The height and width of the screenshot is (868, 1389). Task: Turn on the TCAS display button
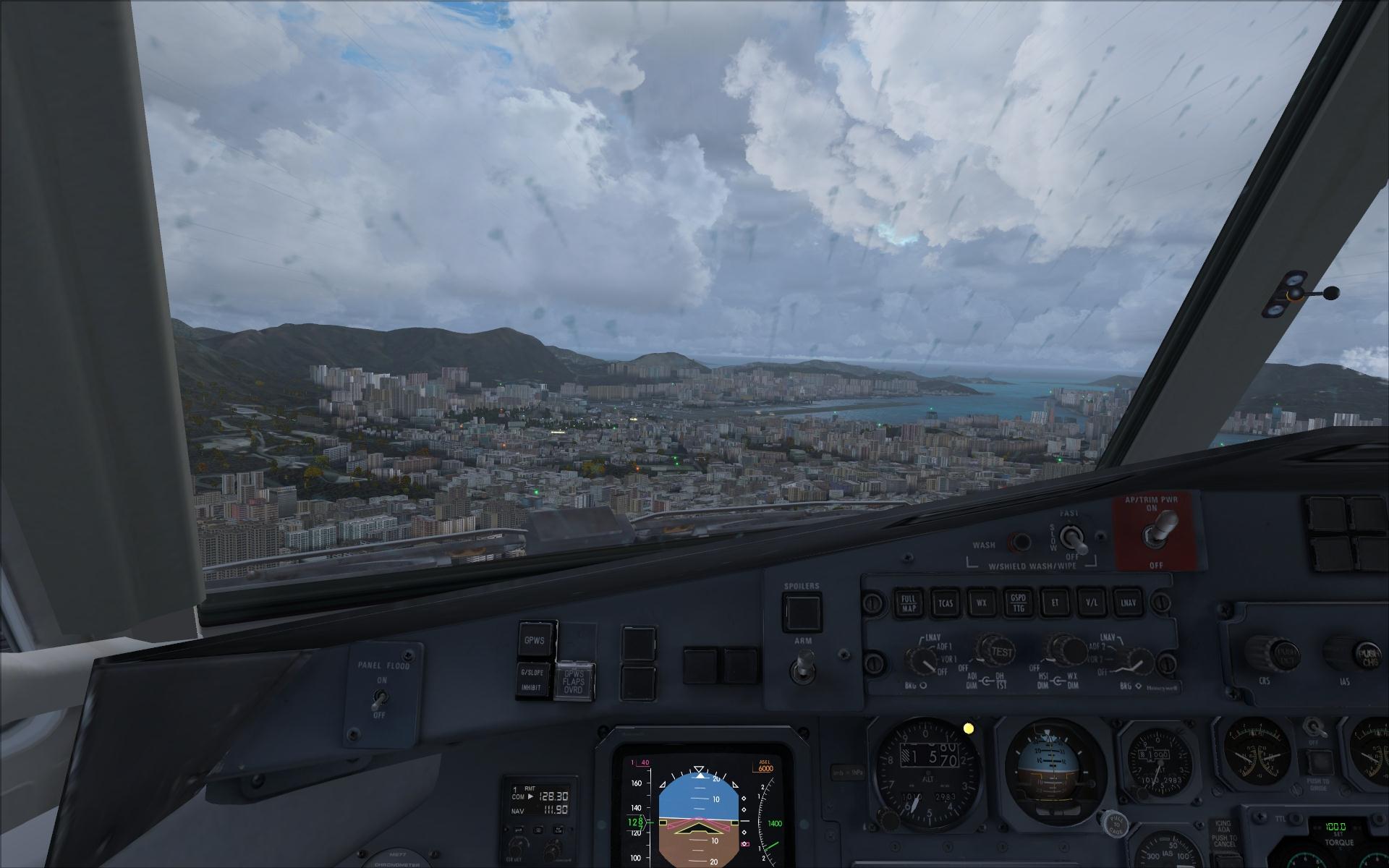tap(945, 603)
